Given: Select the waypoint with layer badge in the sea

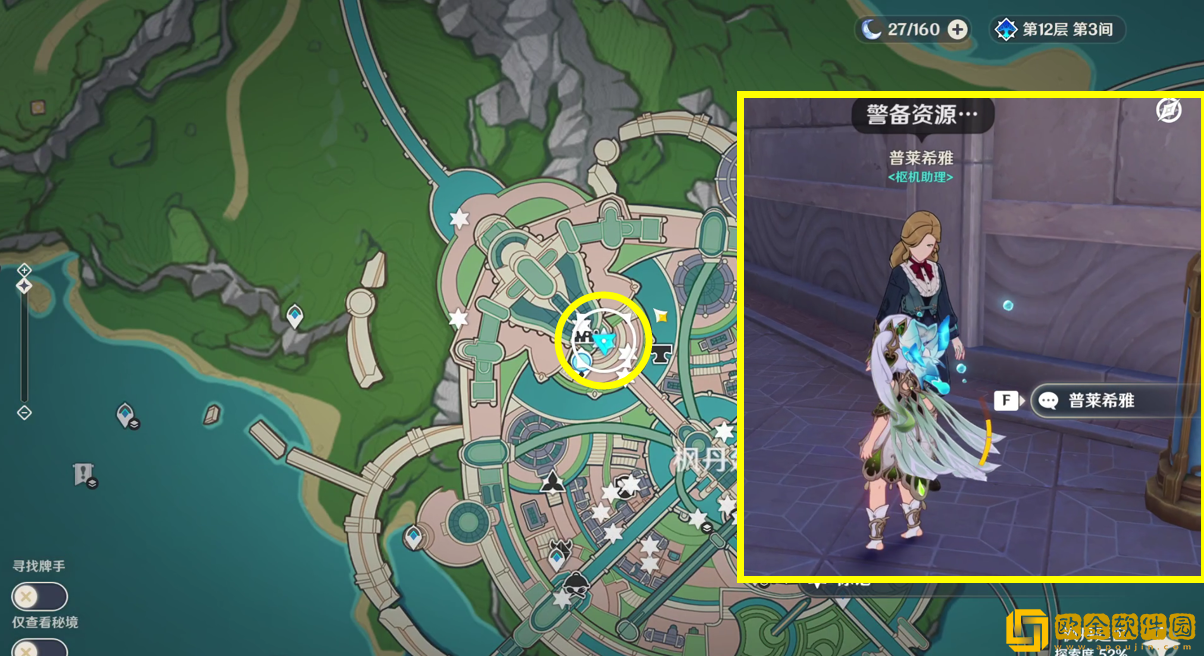Looking at the screenshot, I should pyautogui.click(x=126, y=414).
